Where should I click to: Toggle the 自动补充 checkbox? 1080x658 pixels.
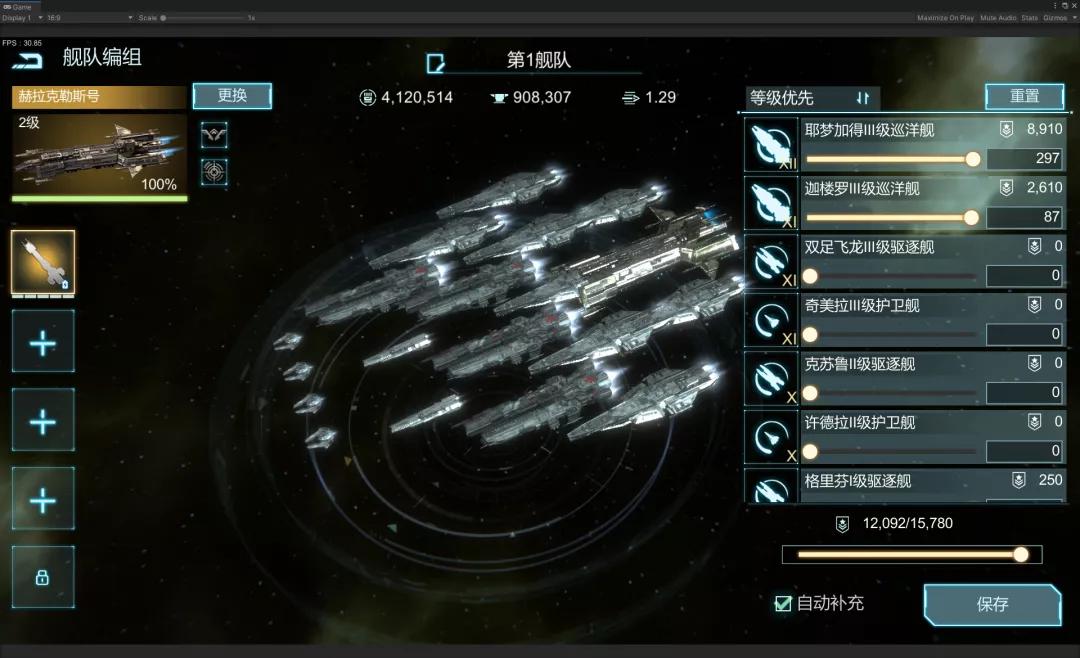tap(784, 603)
